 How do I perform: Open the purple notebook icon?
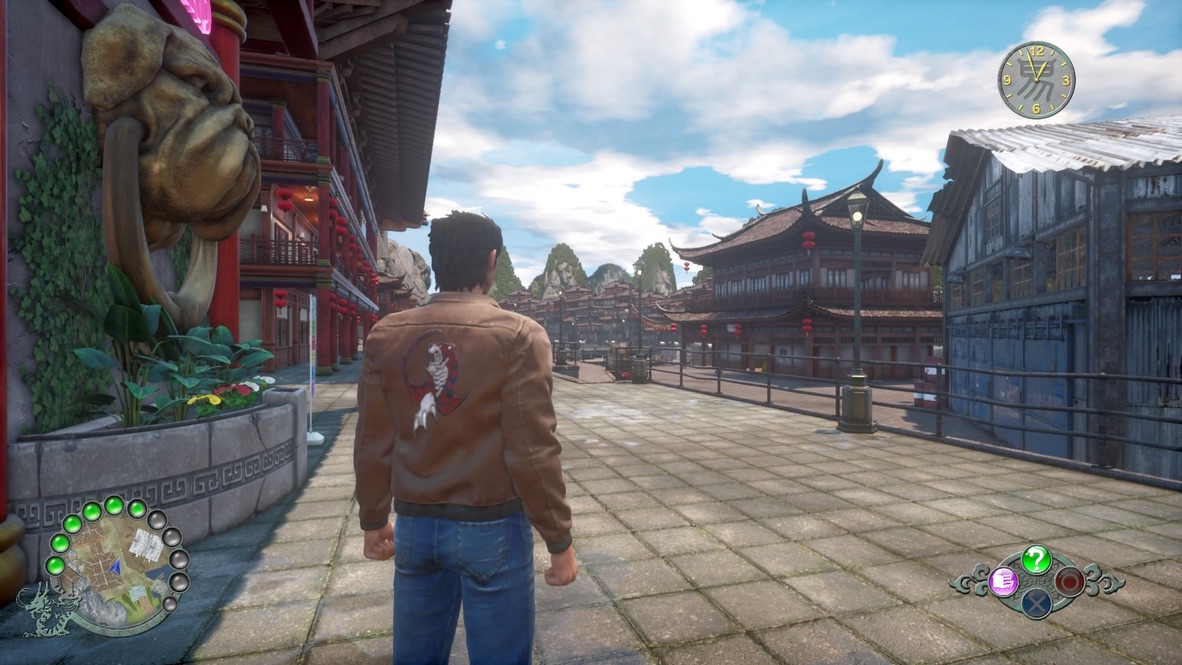(1003, 581)
